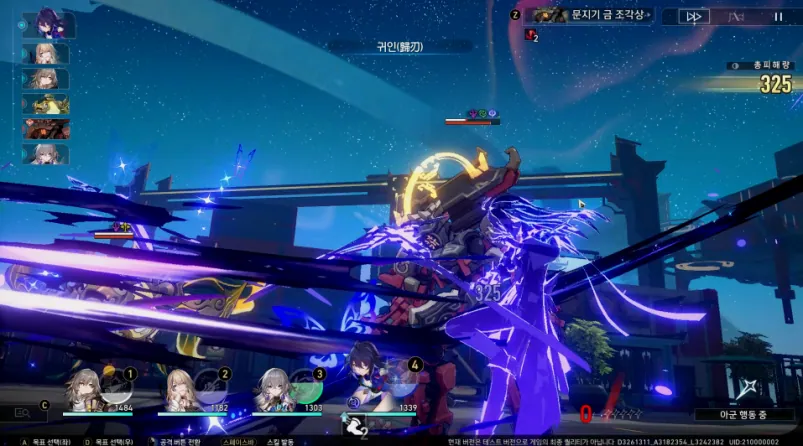Select the red armored enemy in turn order
The width and height of the screenshot is (803, 446).
46,129
